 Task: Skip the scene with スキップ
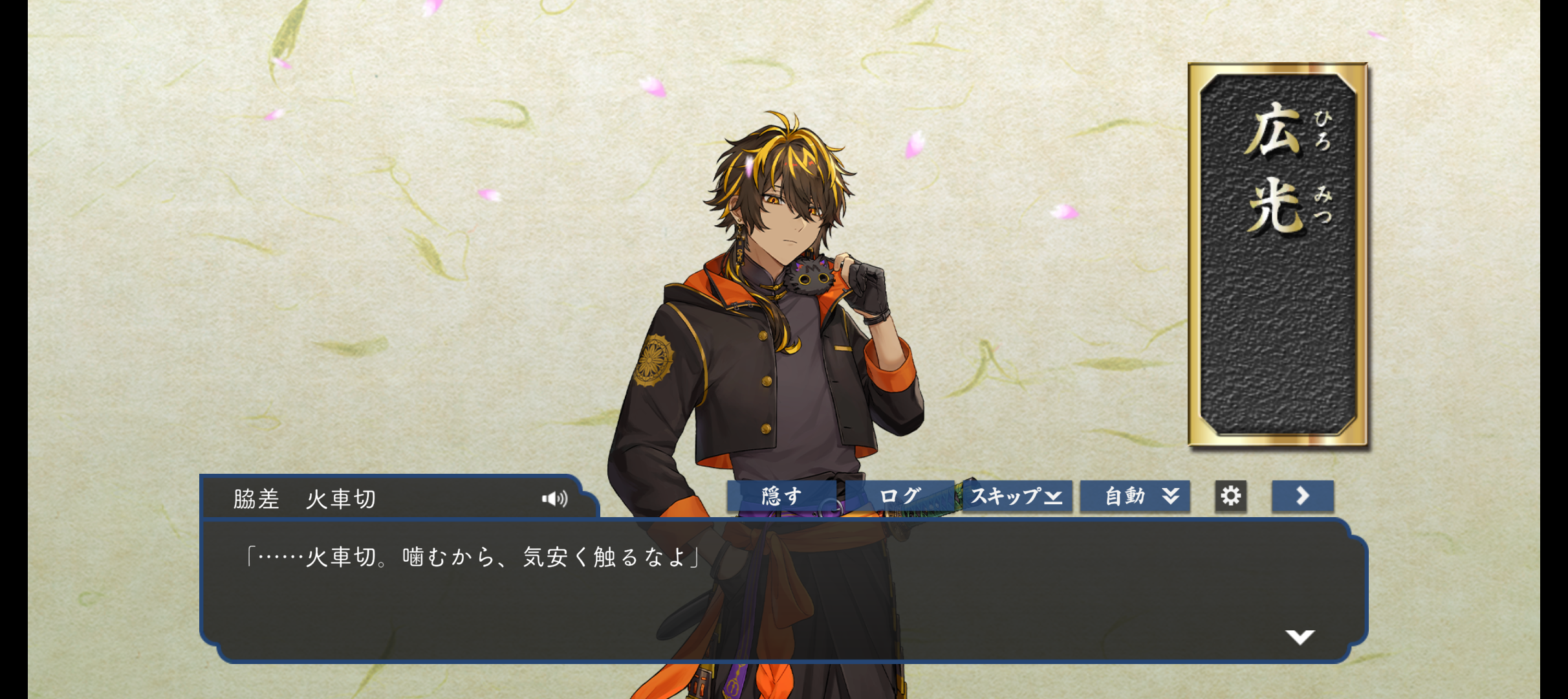point(1016,496)
